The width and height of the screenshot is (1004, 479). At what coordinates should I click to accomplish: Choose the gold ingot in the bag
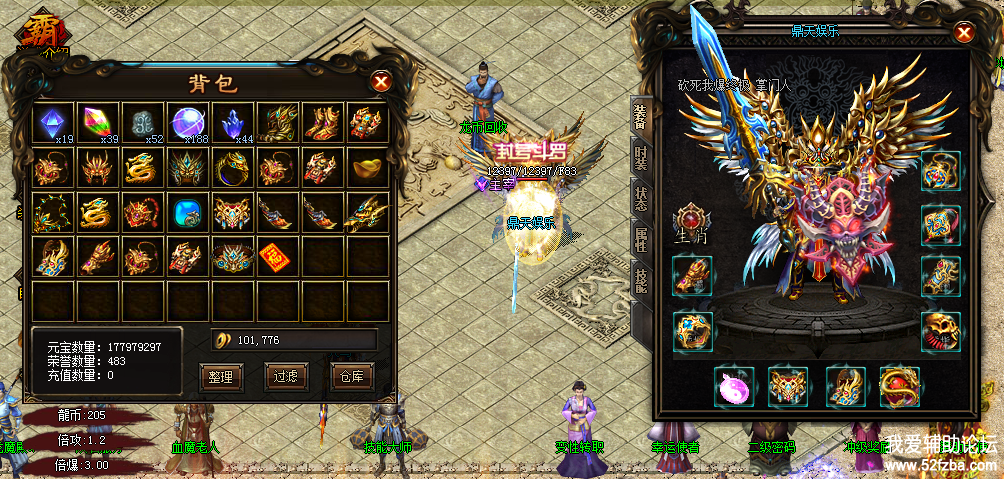pos(366,167)
